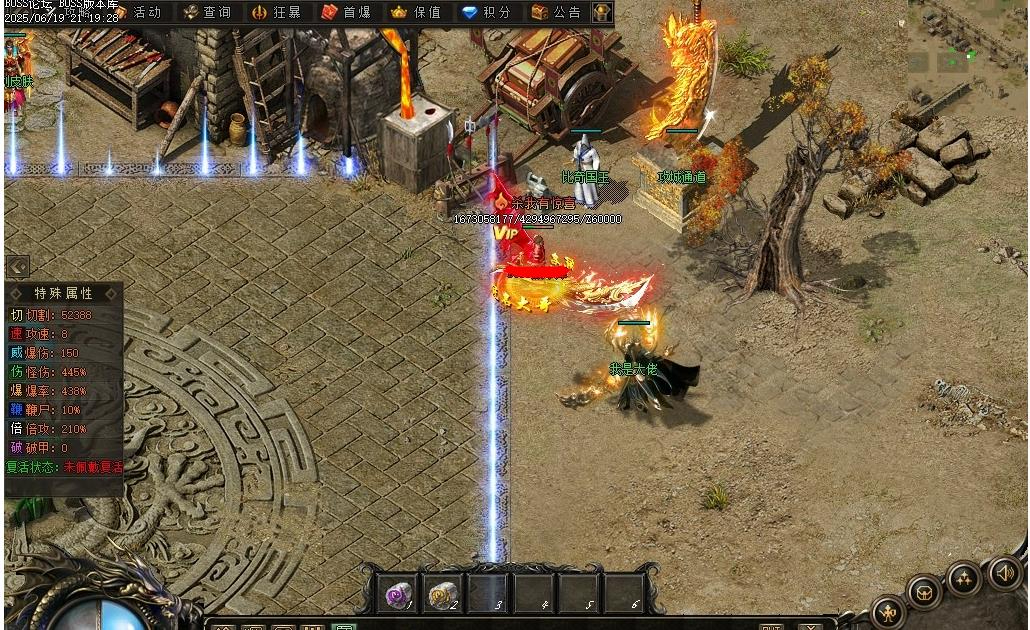Toggle sound with the speaker button
Image resolution: width=1030 pixels, height=630 pixels.
1004,572
